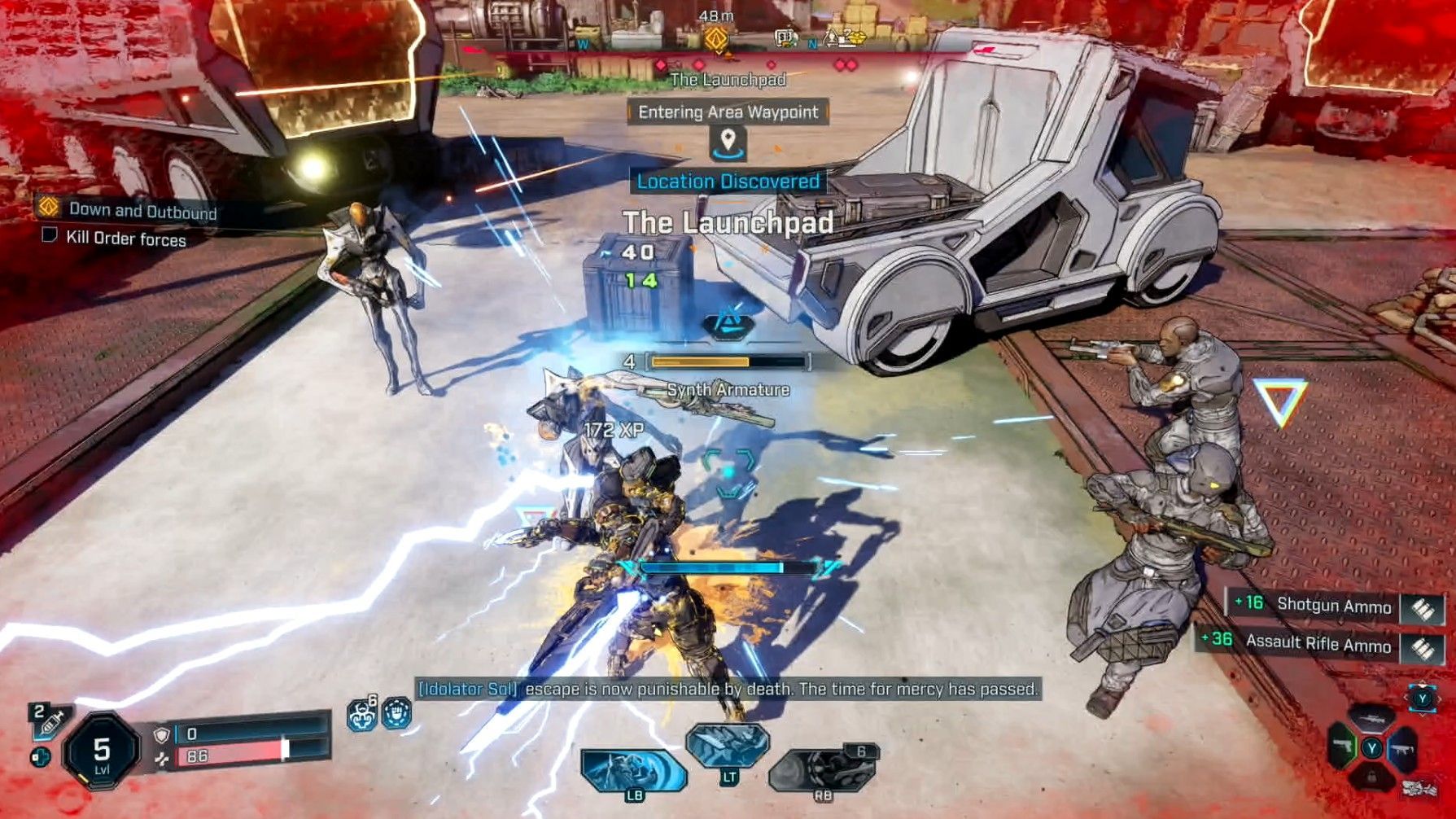Click the Assault Rifle Ammo pickup notification

pos(1318,643)
